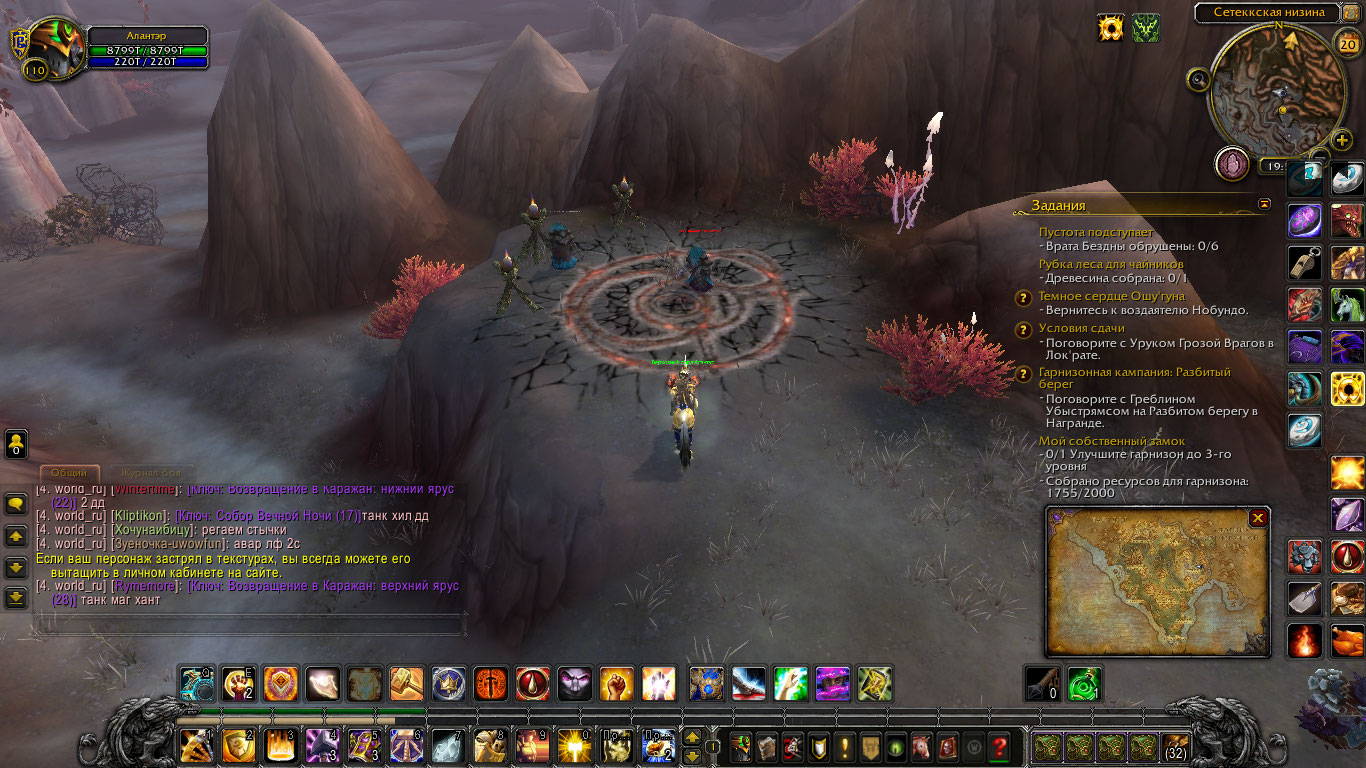Open the social friends button above chat
This screenshot has height=768, width=1366.
pyautogui.click(x=16, y=443)
